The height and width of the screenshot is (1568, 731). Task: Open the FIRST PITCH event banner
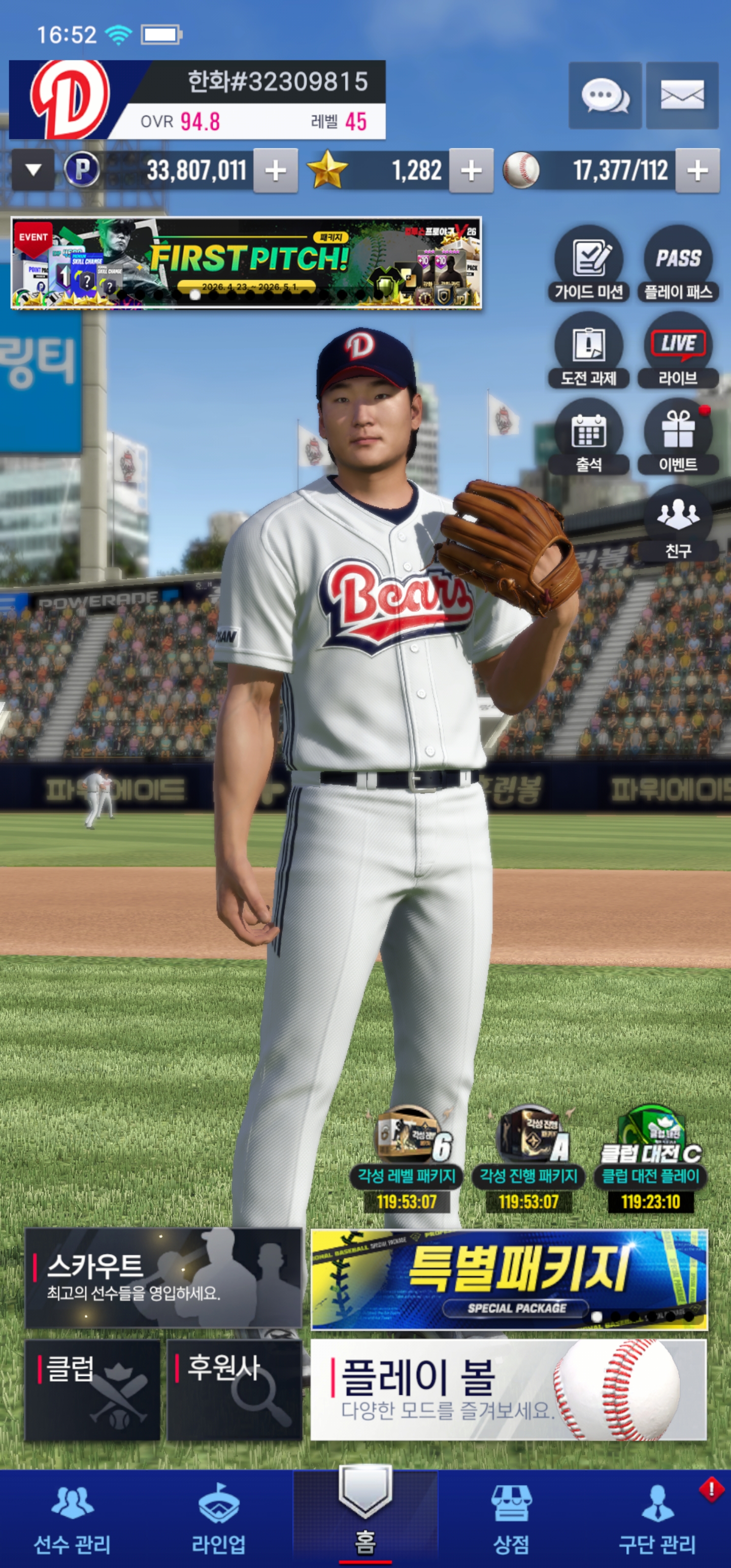pos(247,263)
